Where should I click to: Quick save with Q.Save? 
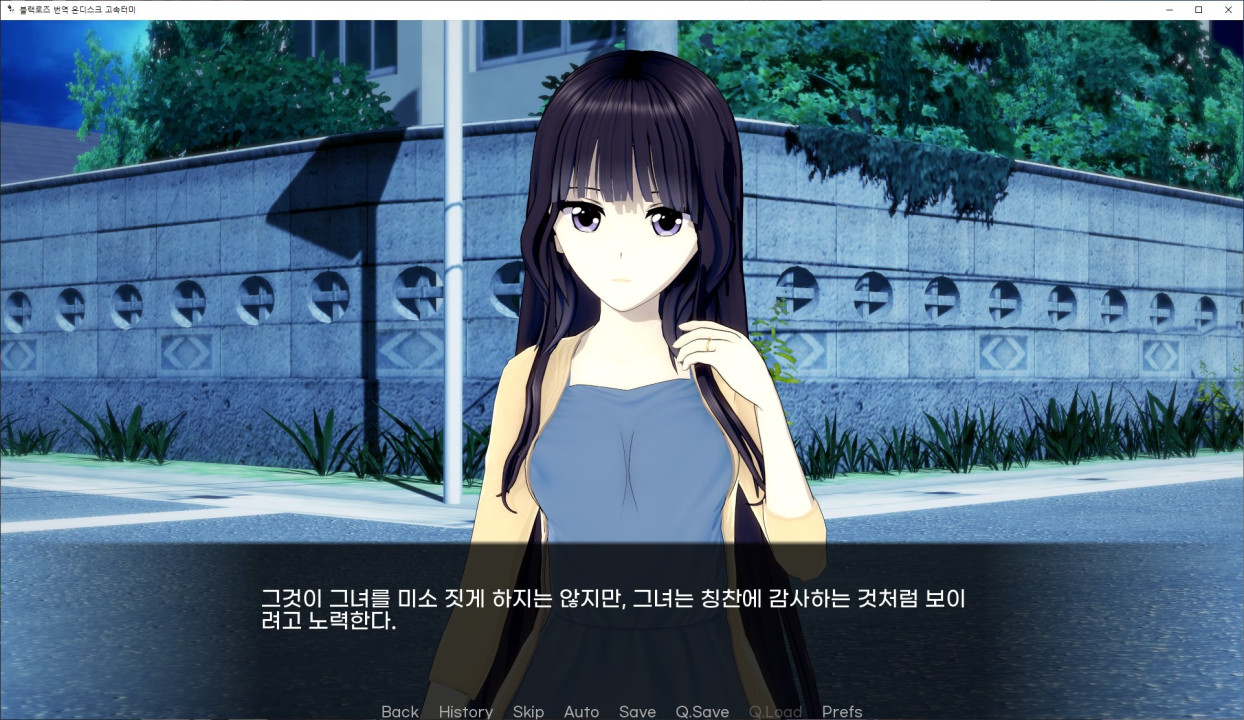(x=702, y=711)
